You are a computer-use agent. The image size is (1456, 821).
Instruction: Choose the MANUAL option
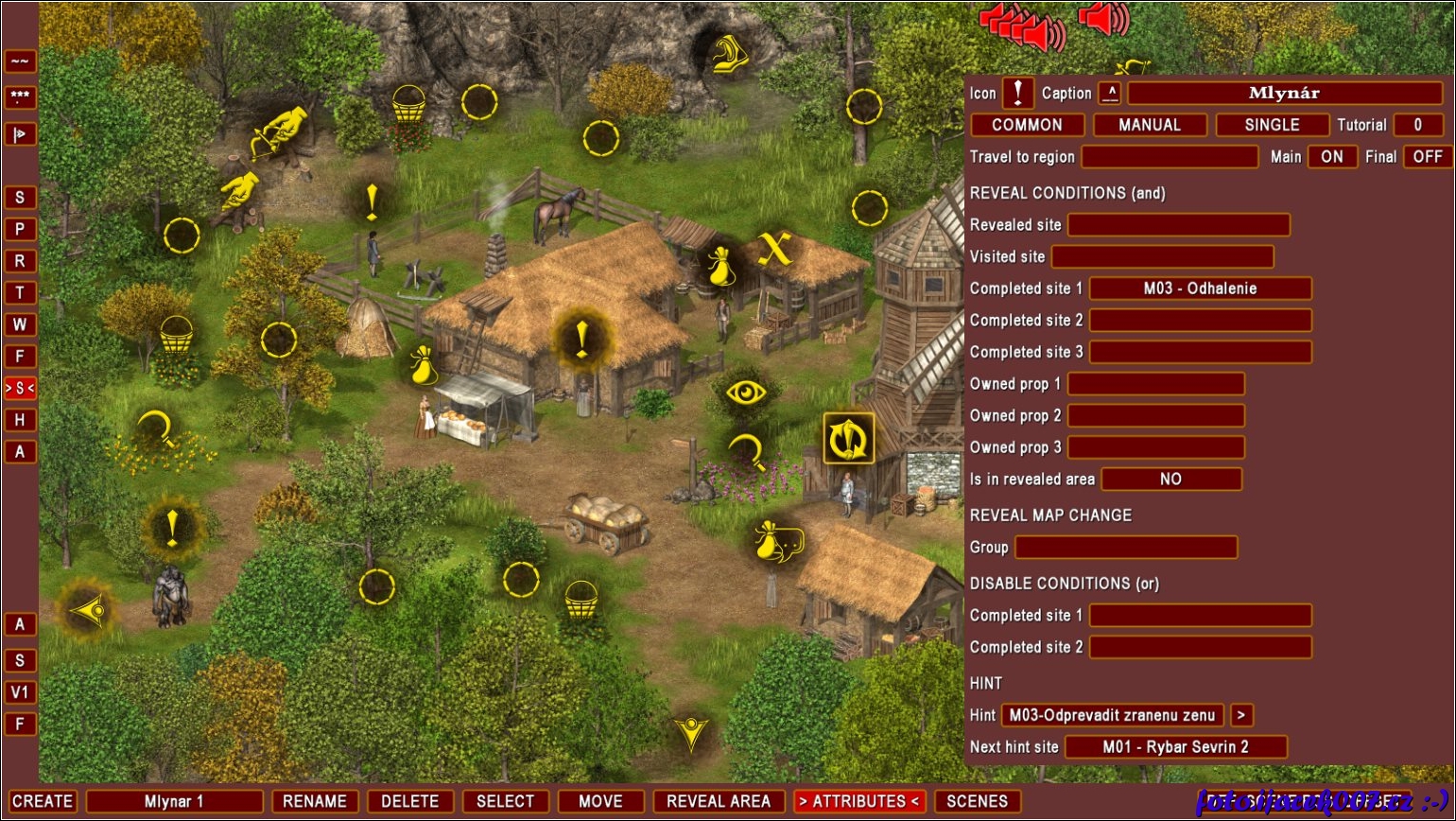point(1150,125)
